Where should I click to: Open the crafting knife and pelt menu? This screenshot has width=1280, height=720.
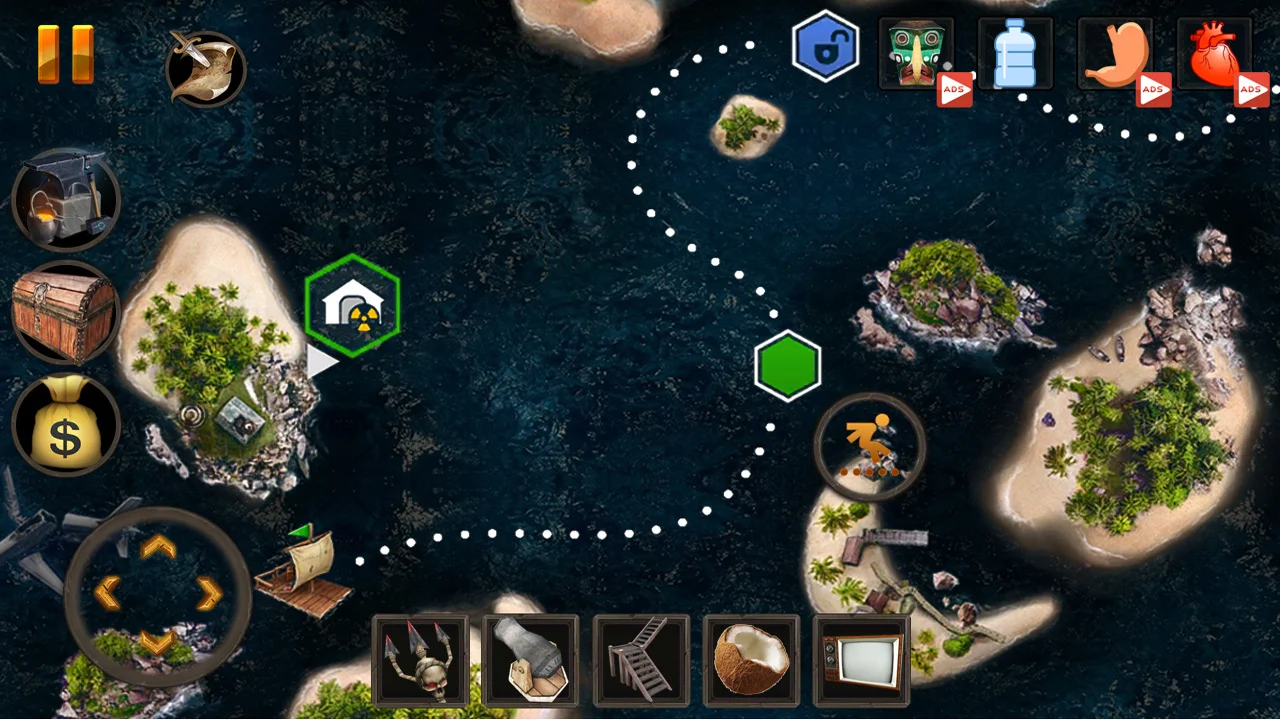point(205,68)
